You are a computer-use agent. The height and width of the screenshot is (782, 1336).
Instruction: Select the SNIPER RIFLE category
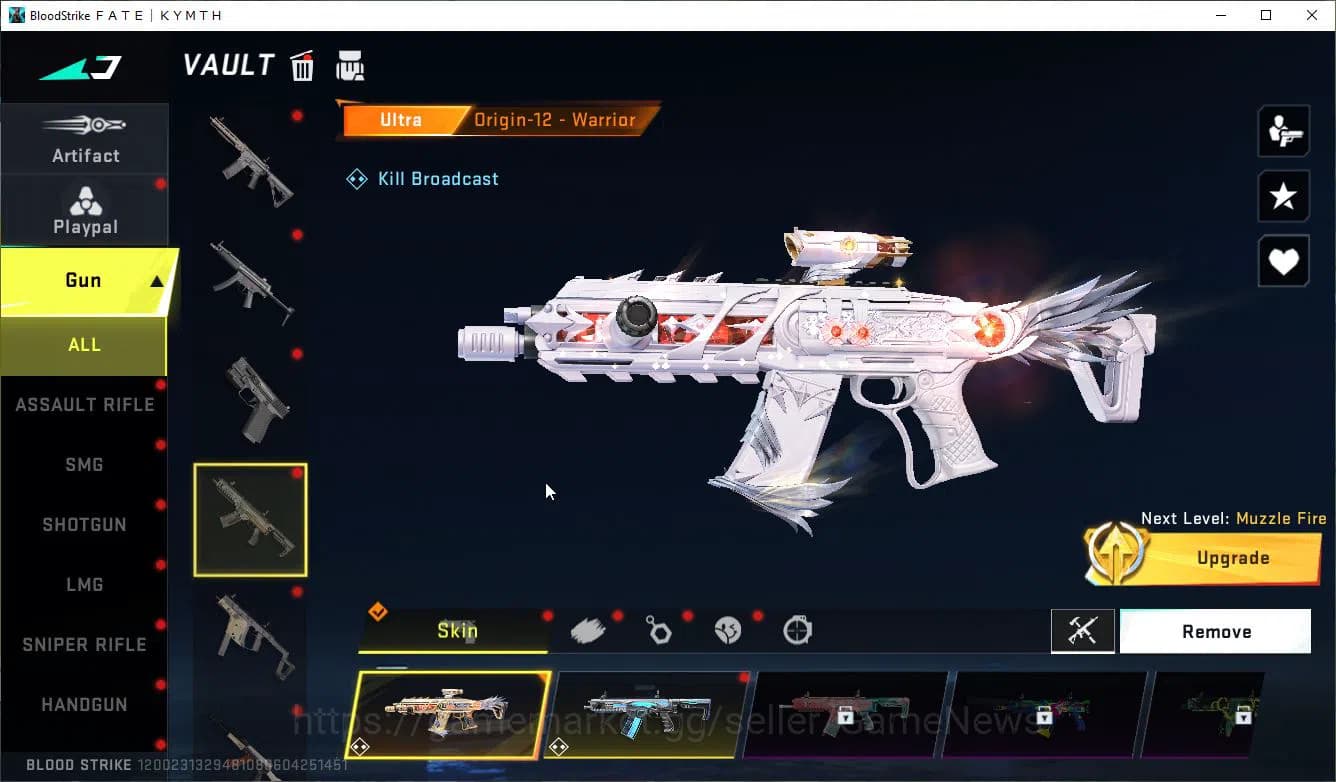[84, 644]
